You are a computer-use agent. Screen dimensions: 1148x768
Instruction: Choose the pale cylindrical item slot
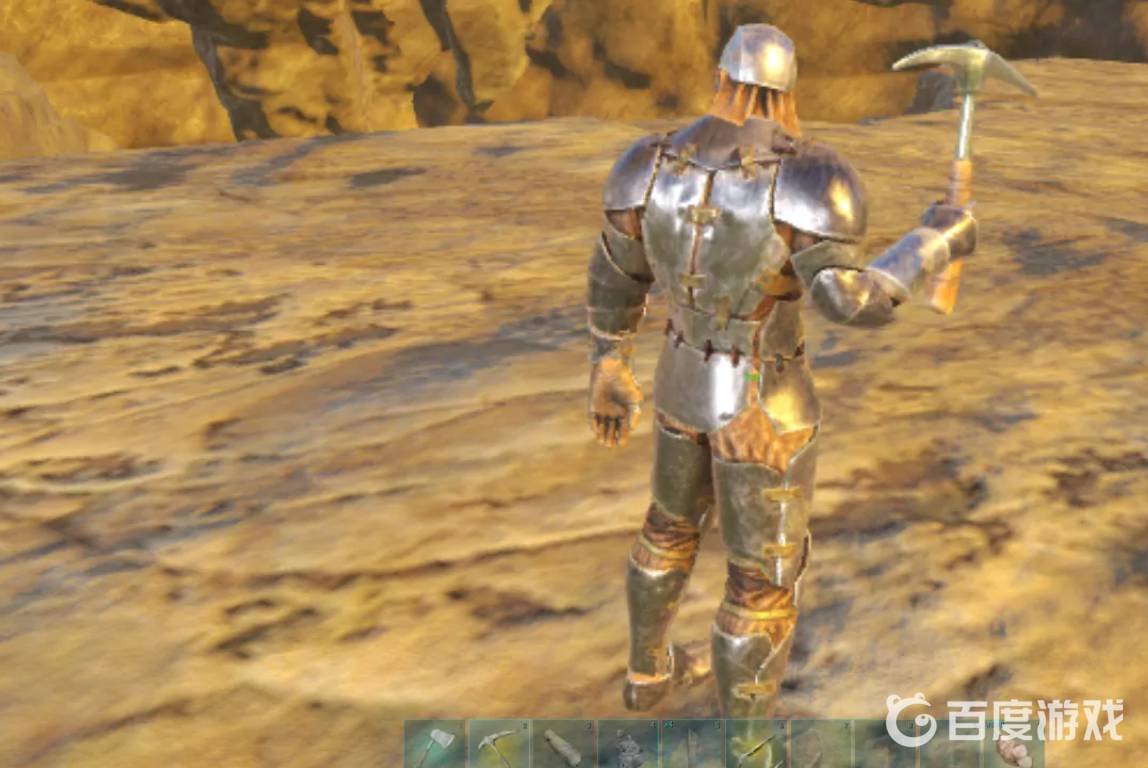pyautogui.click(x=563, y=745)
